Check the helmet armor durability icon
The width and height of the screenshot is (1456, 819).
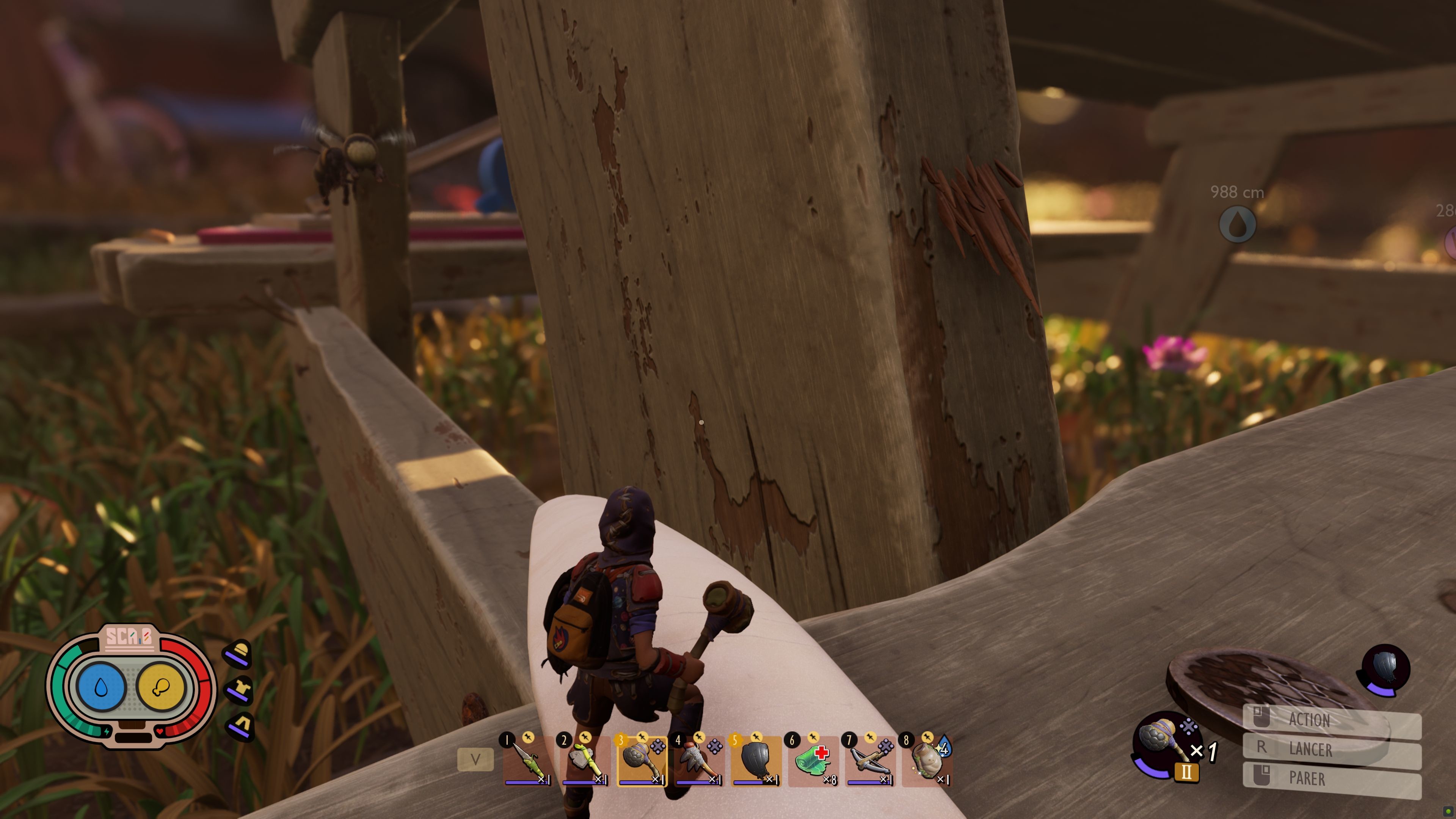click(x=240, y=653)
